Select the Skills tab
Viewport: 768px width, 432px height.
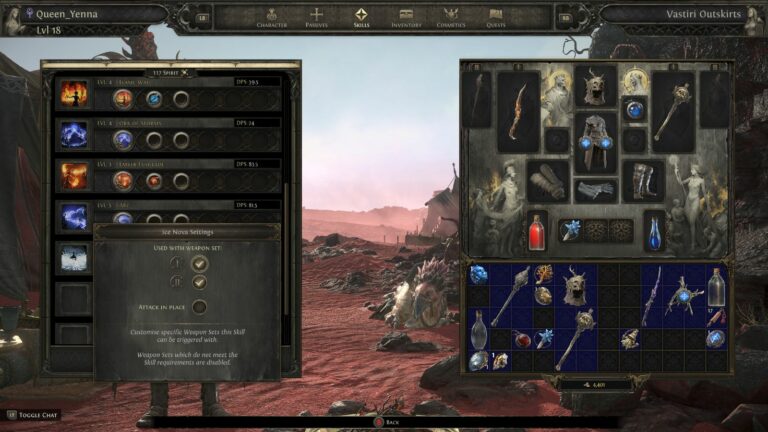pos(361,16)
